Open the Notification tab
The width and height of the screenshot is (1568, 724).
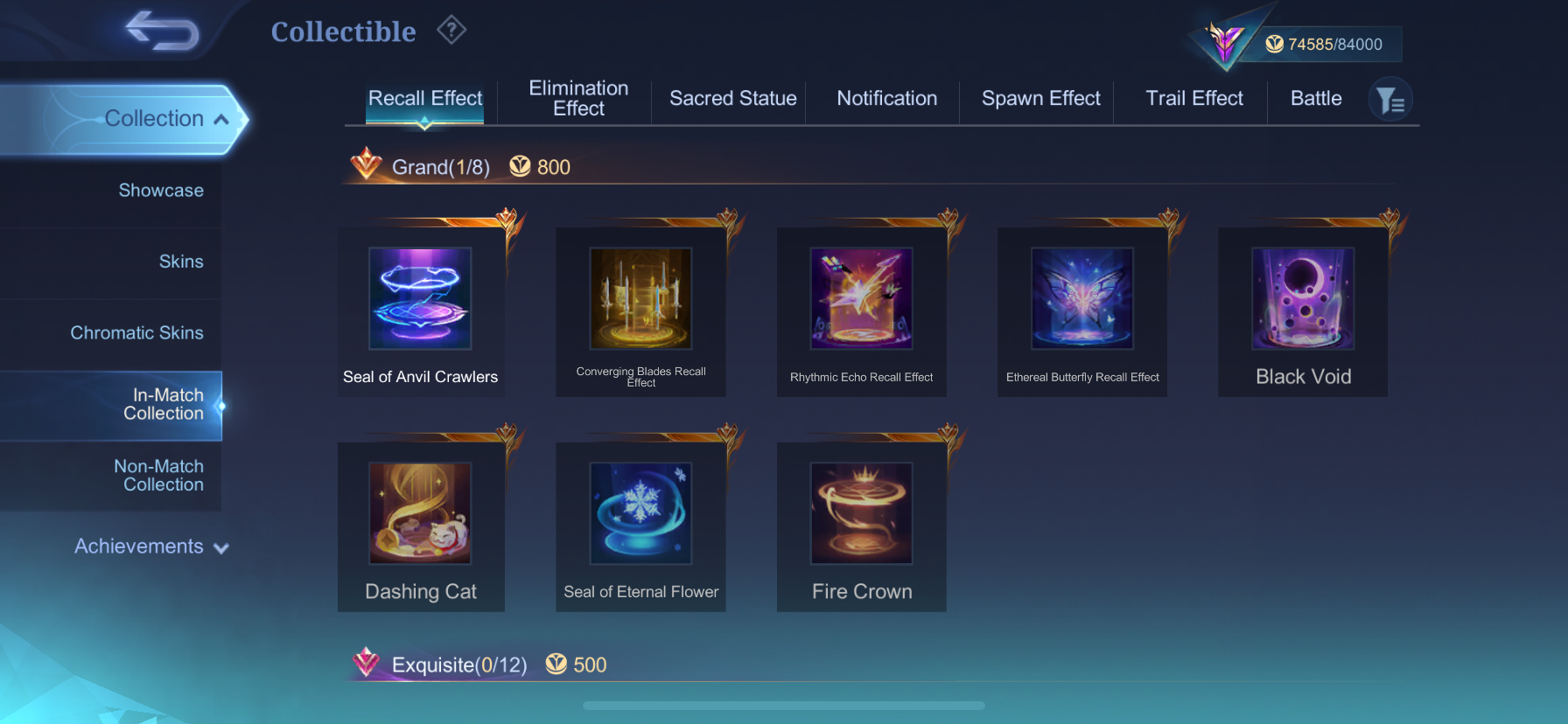pyautogui.click(x=886, y=99)
